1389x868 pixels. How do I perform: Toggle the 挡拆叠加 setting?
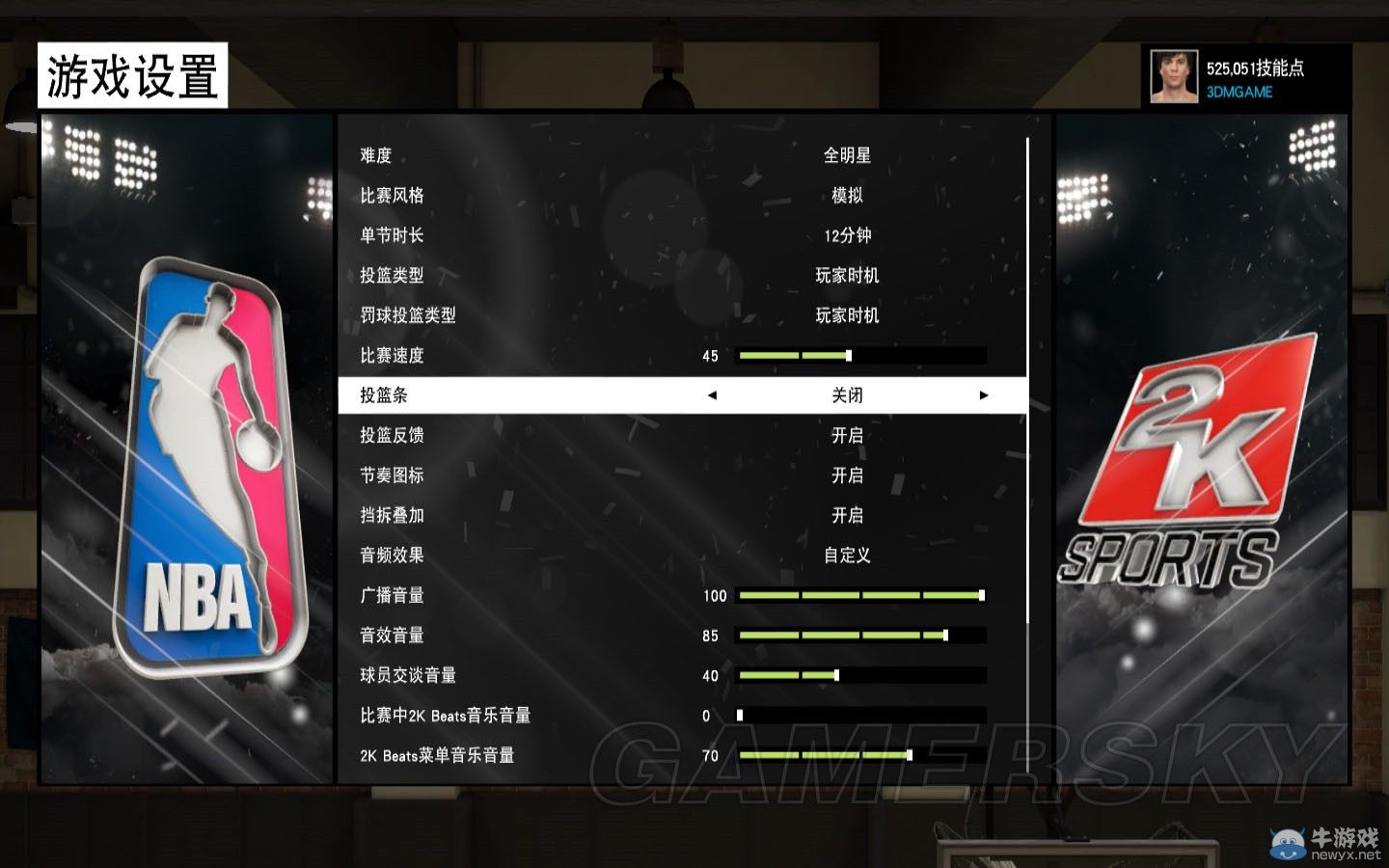tap(847, 515)
